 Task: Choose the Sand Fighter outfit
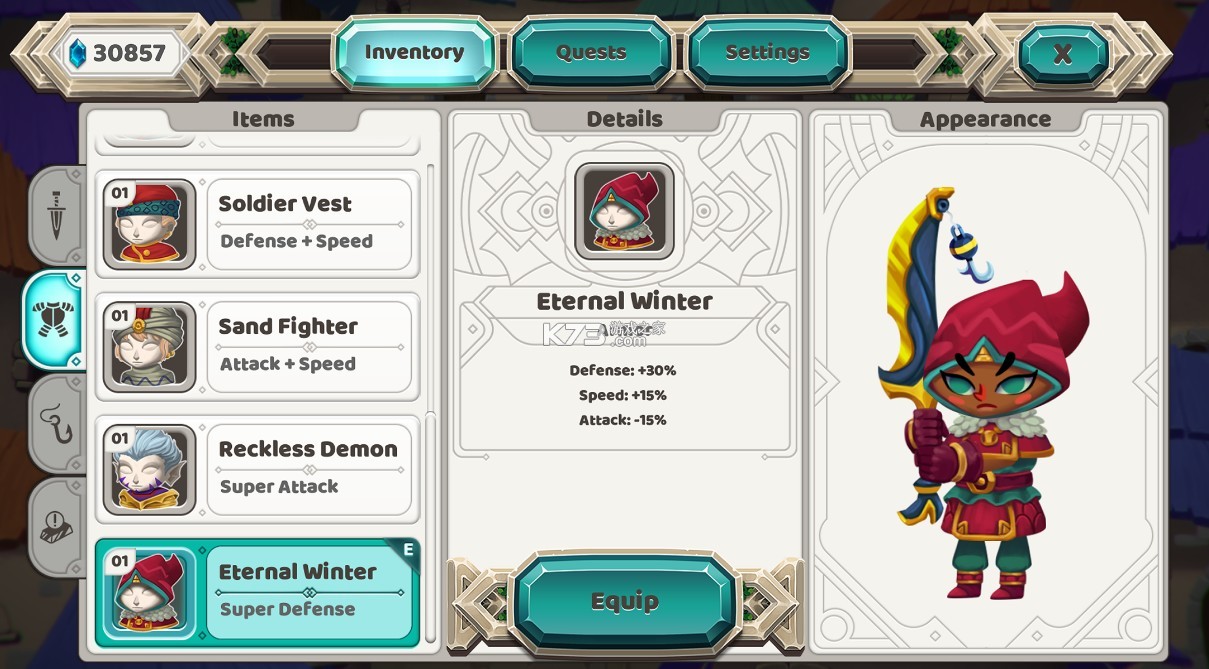255,347
